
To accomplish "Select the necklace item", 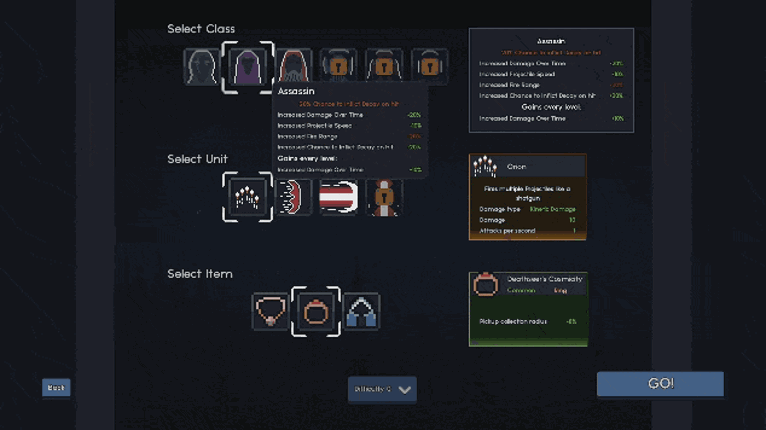I will (x=270, y=311).
